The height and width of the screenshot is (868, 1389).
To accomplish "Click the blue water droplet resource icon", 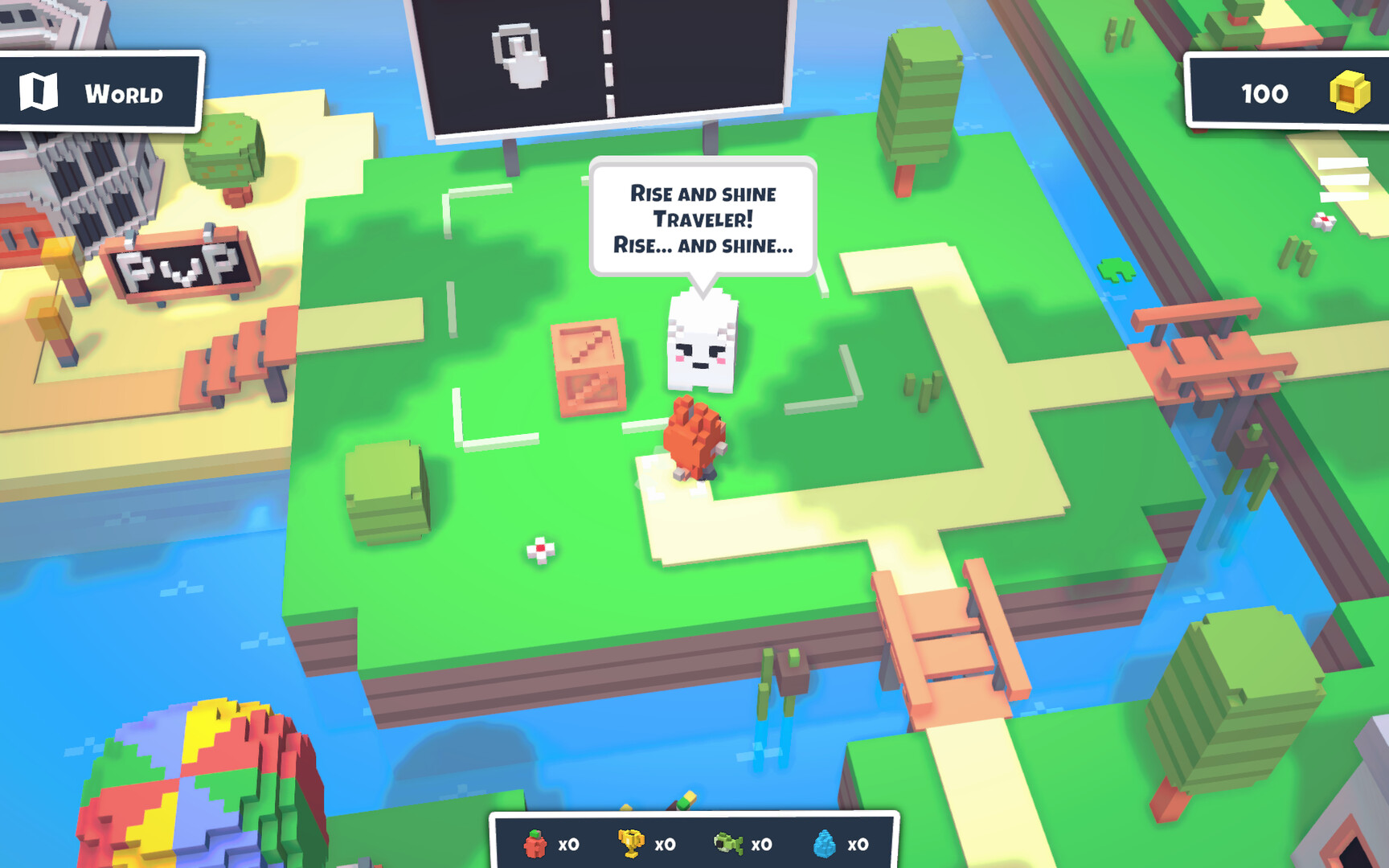I will pos(824,844).
